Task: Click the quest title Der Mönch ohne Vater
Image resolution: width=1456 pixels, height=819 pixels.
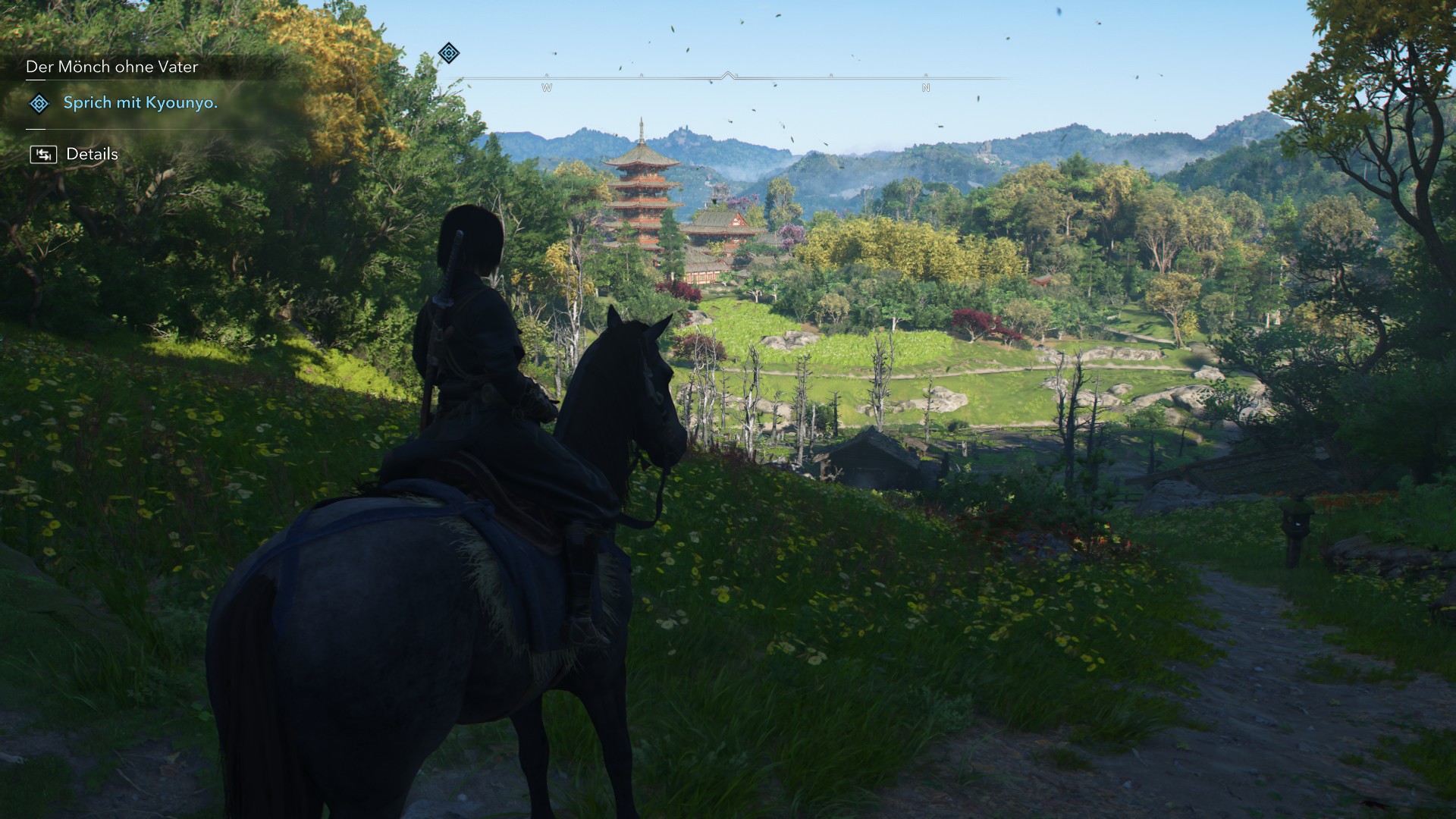Action: (x=111, y=67)
